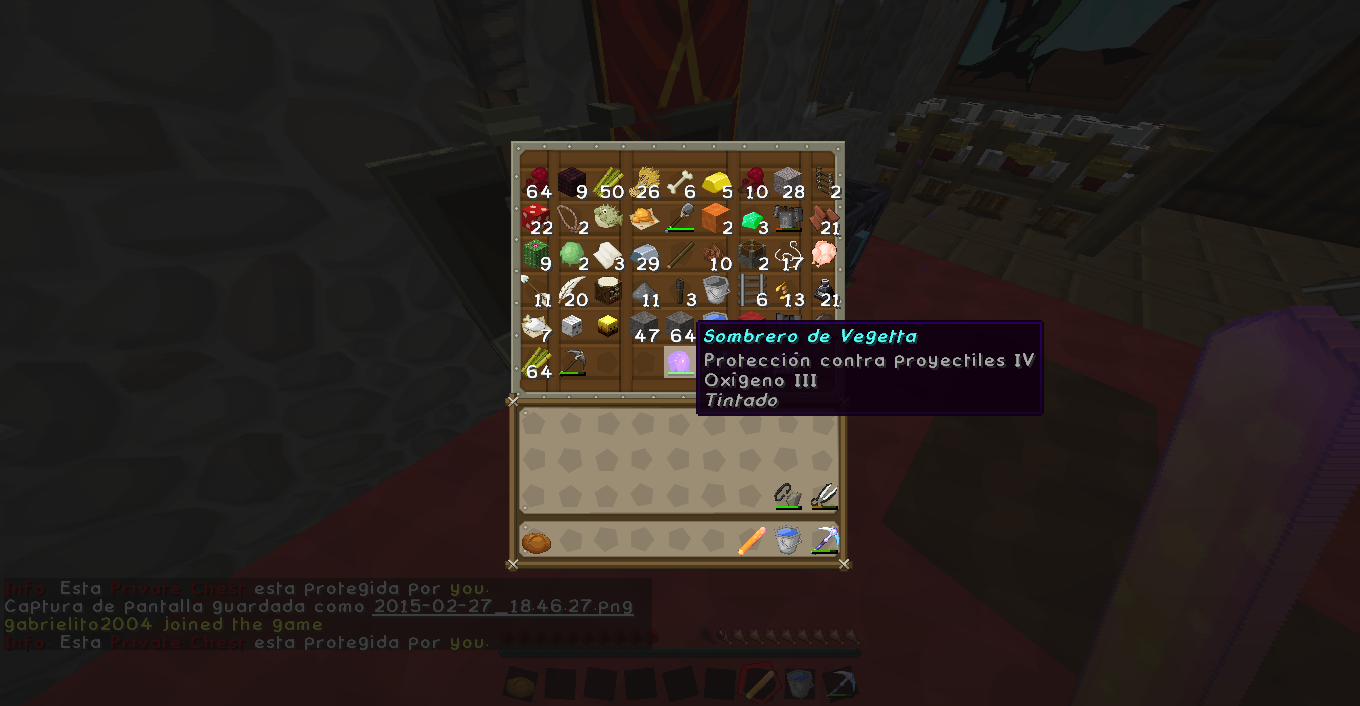Viewport: 1360px width, 706px height.
Task: Select the enchanted diamond pickaxe in the hotbar
Action: click(x=824, y=541)
